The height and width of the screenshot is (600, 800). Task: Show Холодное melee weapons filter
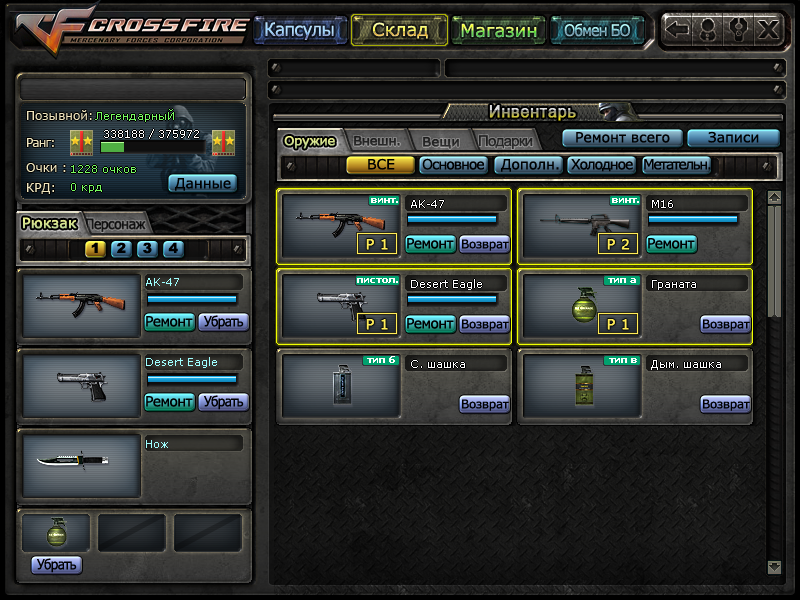602,165
